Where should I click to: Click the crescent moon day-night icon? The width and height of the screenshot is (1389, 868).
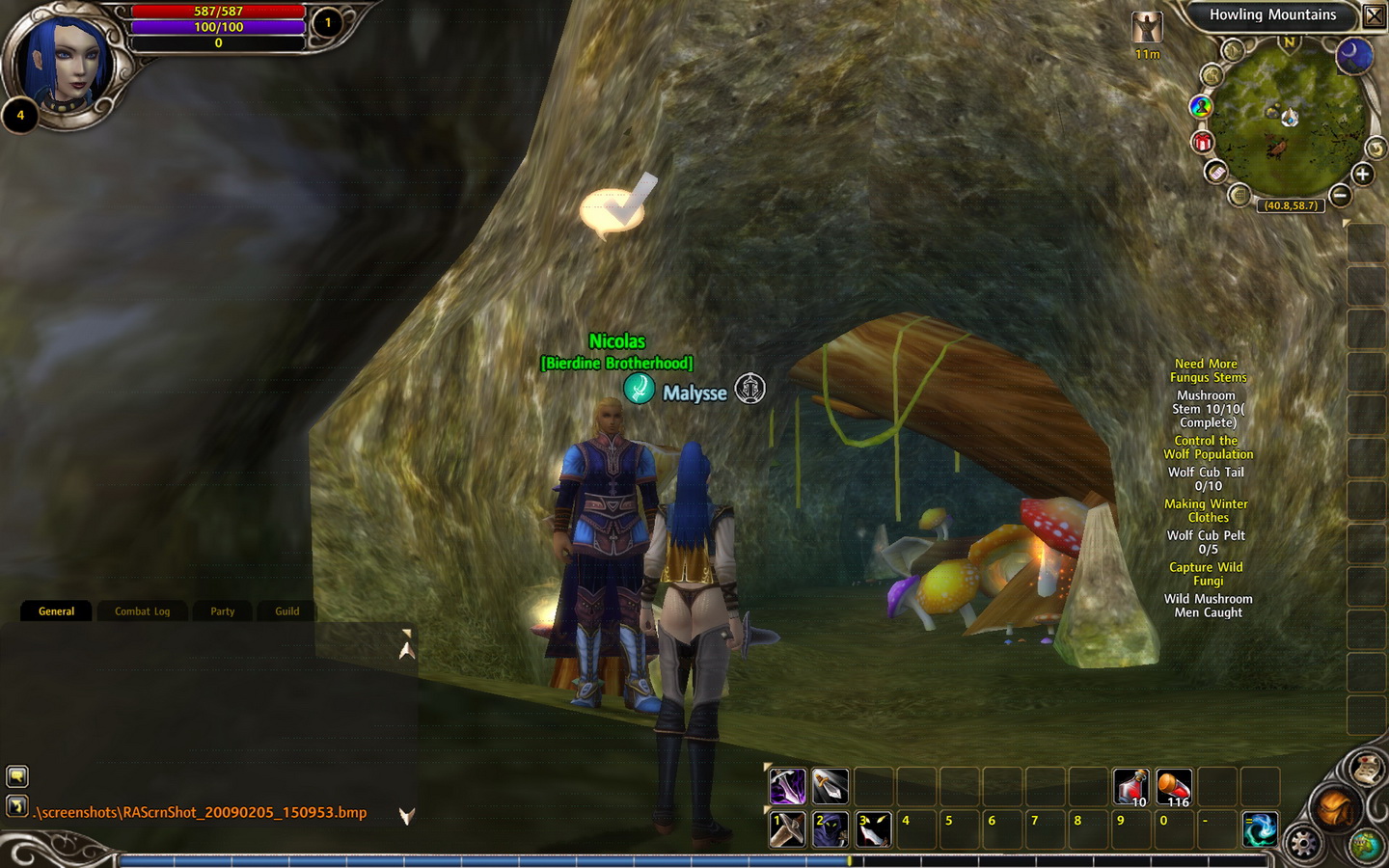pos(1354,55)
